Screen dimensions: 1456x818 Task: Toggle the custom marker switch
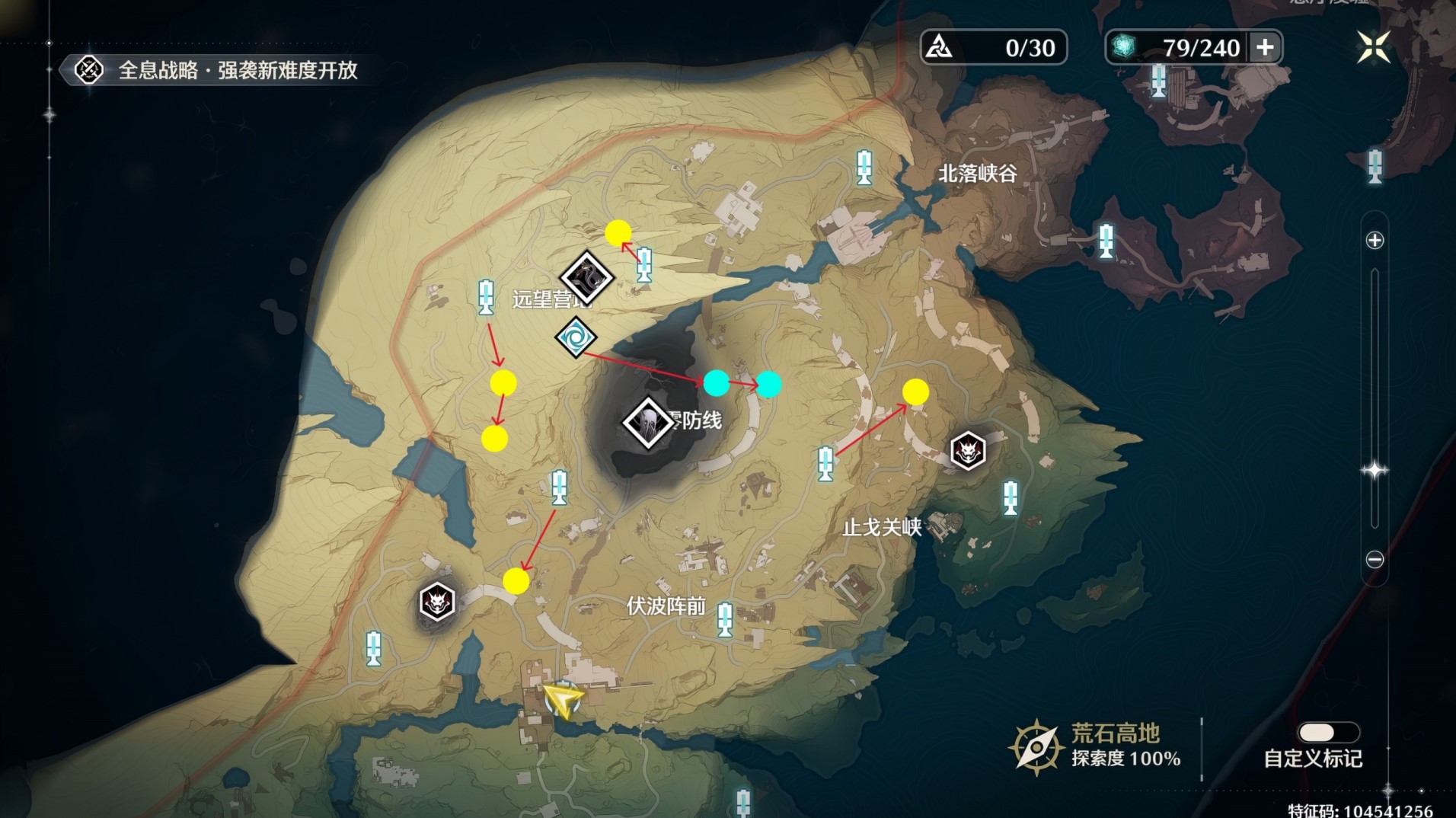coord(1328,732)
